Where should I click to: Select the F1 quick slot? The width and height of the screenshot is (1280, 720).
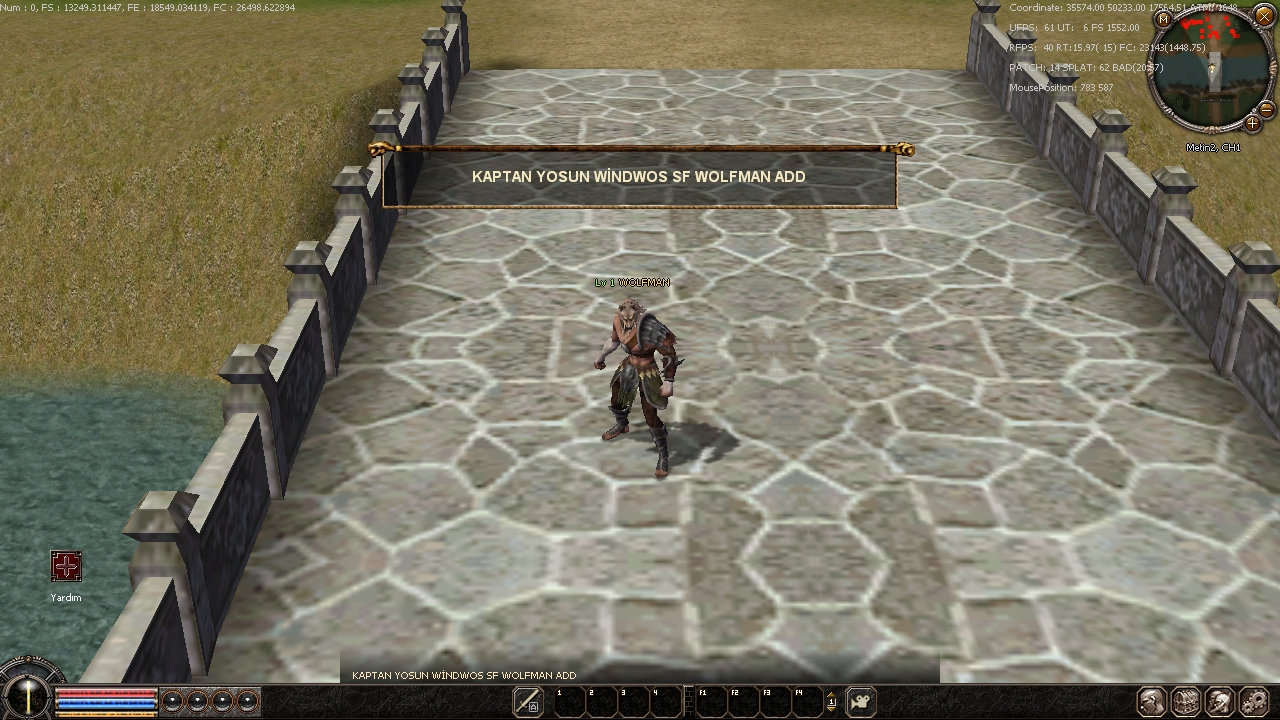(710, 702)
